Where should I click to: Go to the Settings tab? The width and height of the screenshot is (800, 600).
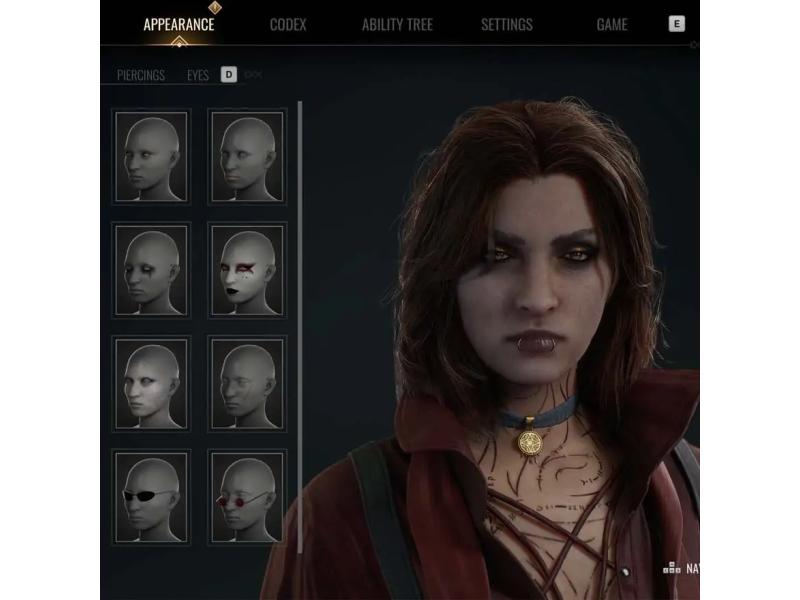click(506, 25)
